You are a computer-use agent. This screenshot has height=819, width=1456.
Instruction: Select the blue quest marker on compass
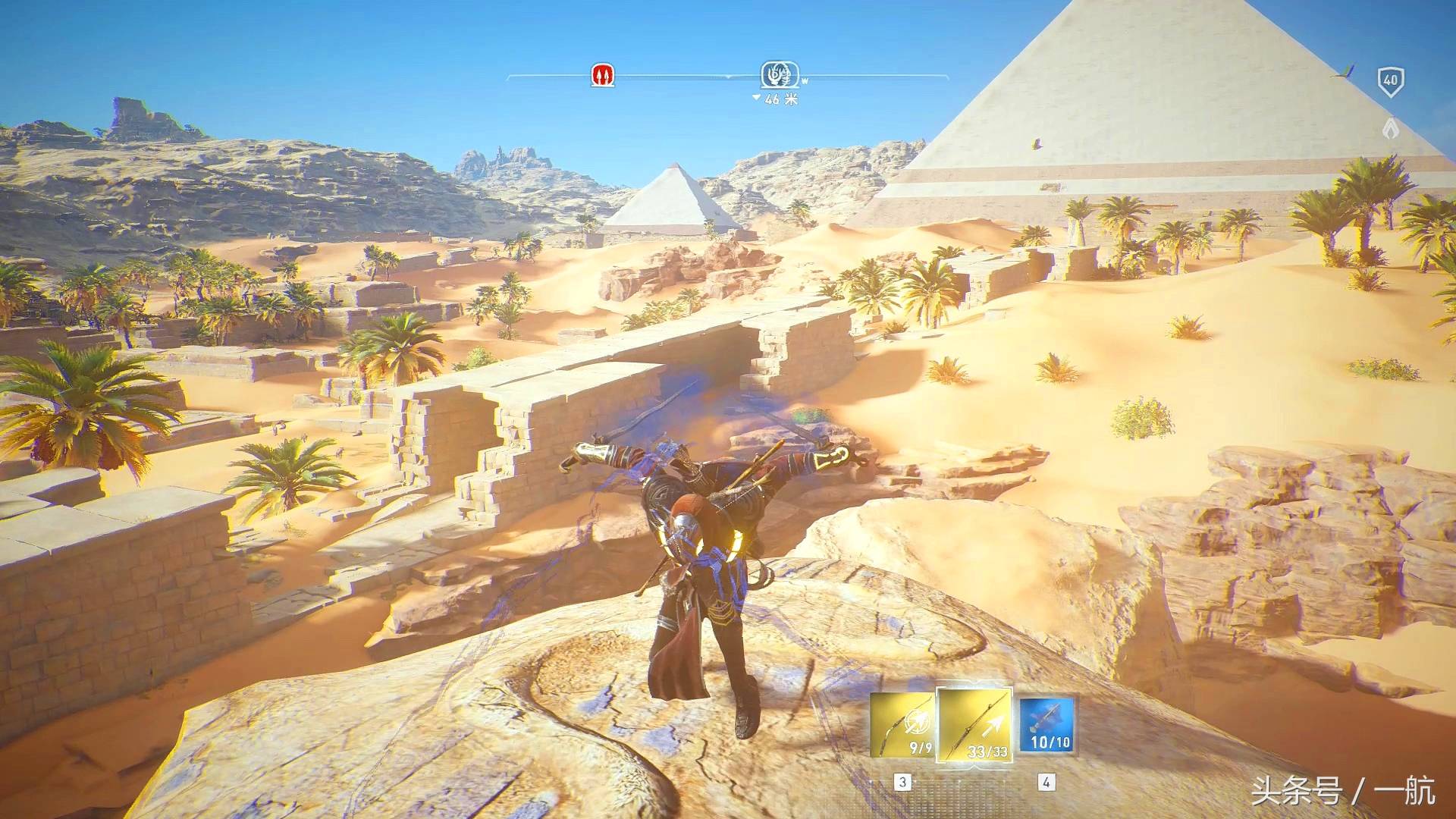pyautogui.click(x=779, y=75)
